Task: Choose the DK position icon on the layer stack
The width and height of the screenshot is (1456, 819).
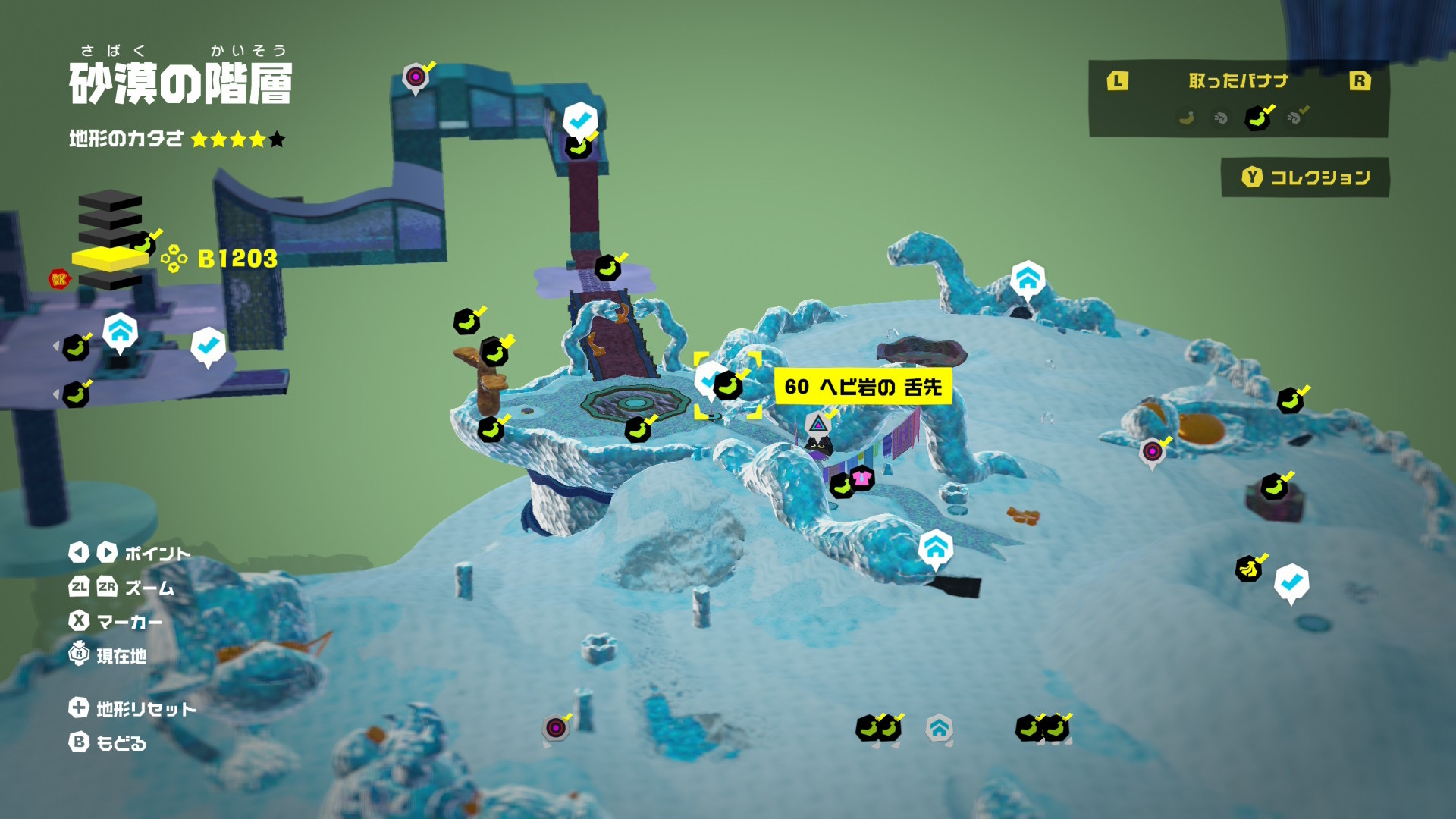Action: tap(58, 279)
